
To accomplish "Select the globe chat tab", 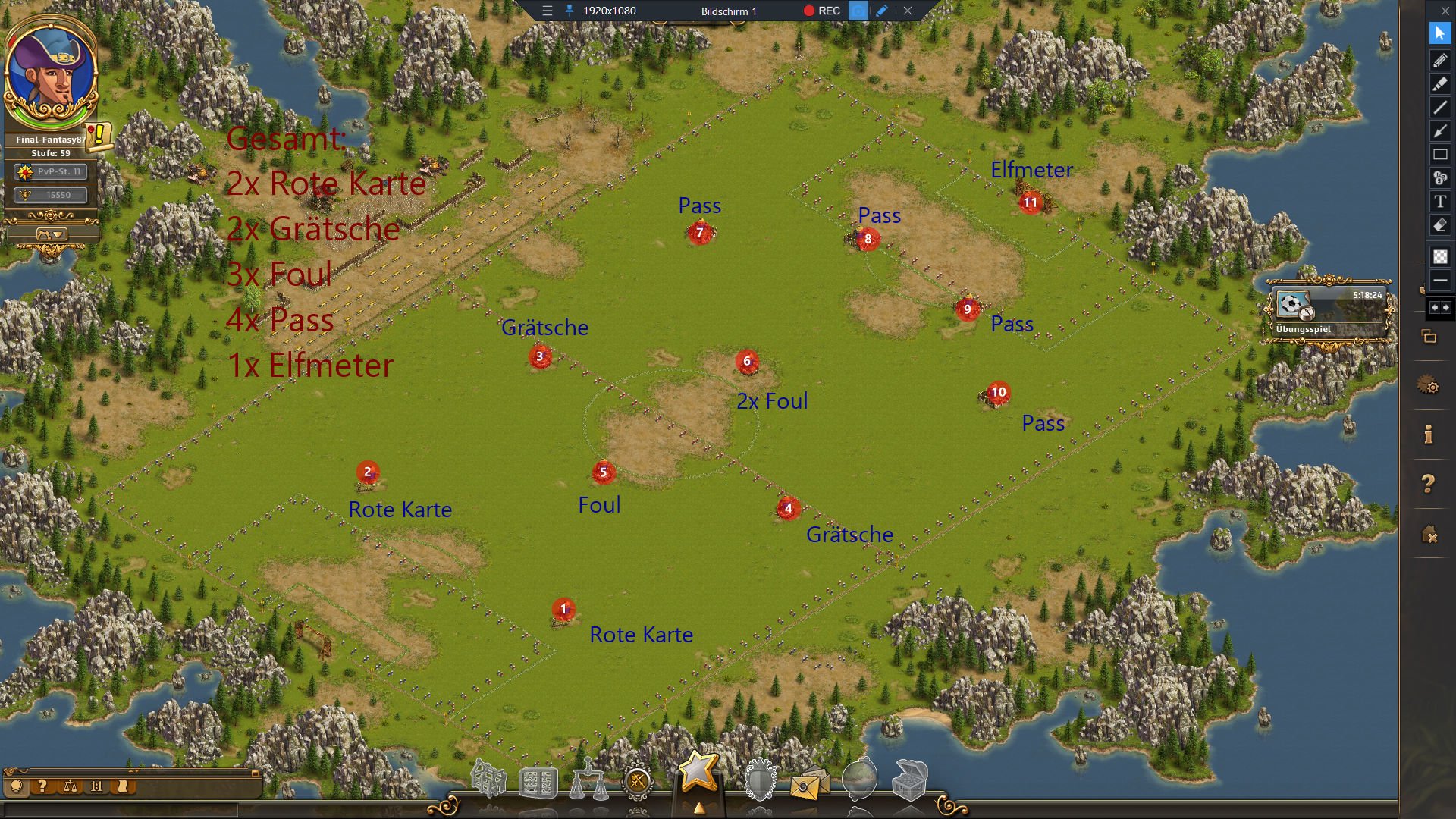I will tap(17, 786).
